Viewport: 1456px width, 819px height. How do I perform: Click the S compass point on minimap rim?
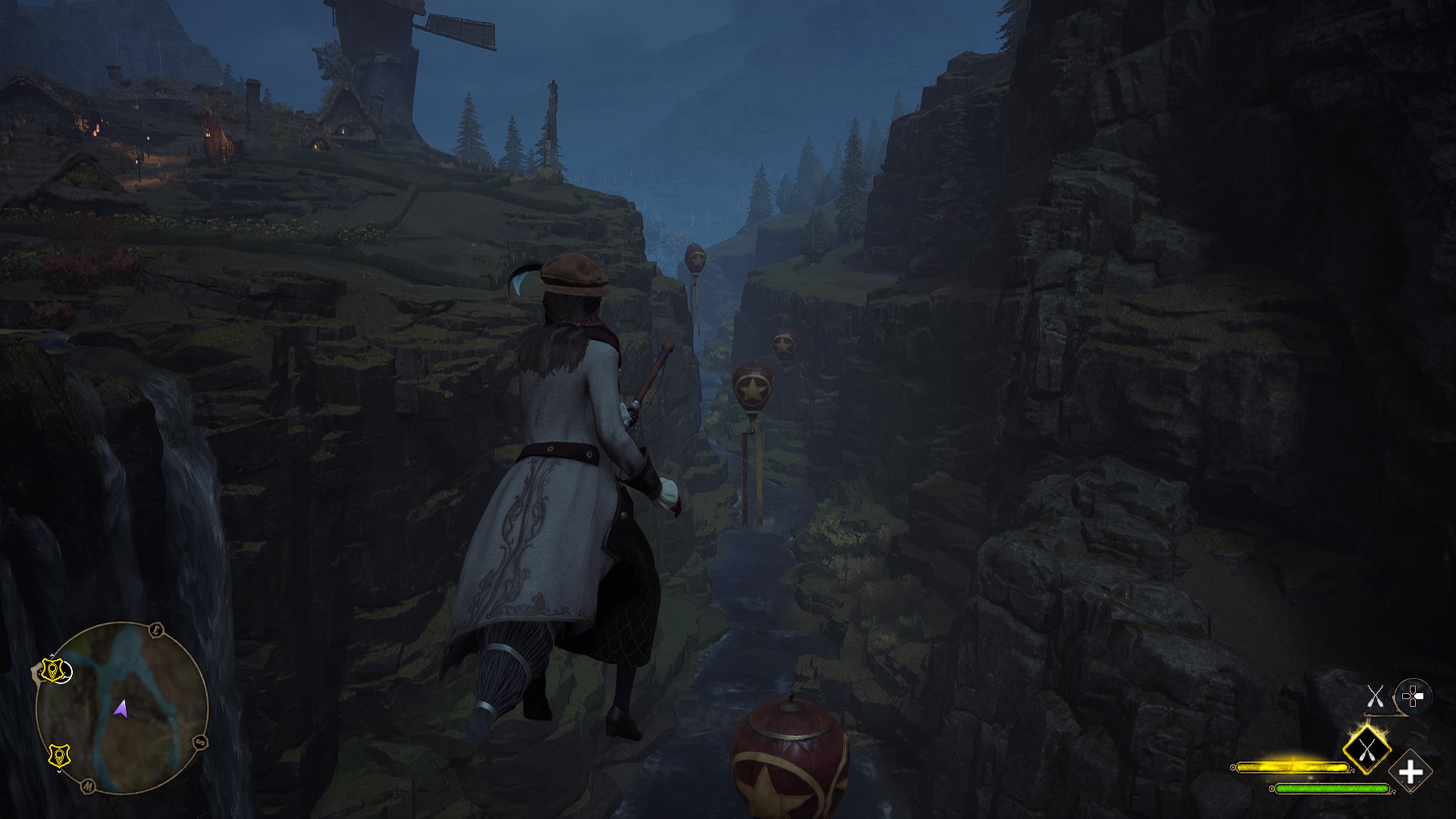coord(200,742)
